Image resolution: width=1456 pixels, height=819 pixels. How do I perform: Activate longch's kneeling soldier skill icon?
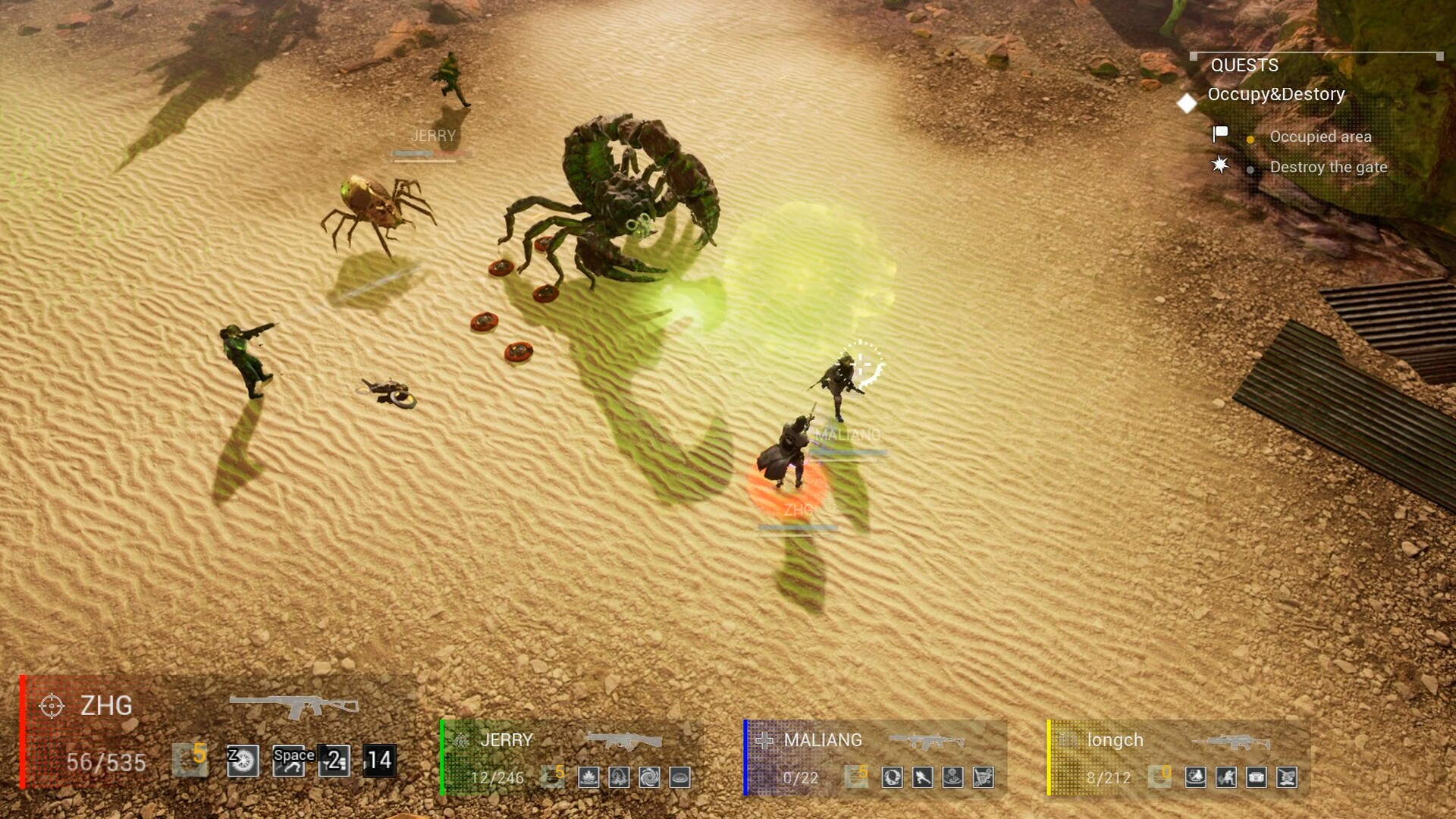[x=1226, y=777]
